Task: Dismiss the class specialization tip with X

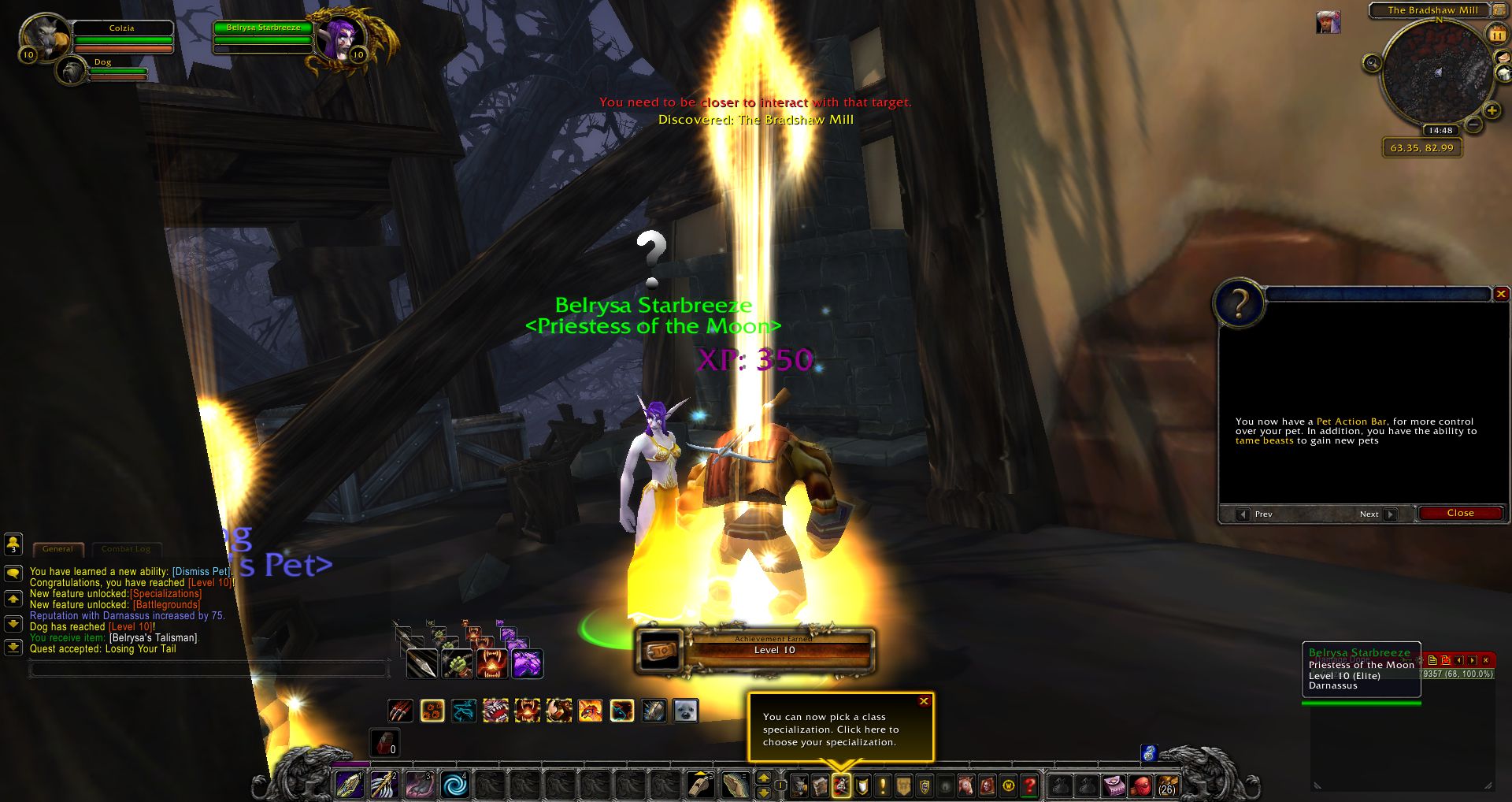Action: click(x=924, y=701)
